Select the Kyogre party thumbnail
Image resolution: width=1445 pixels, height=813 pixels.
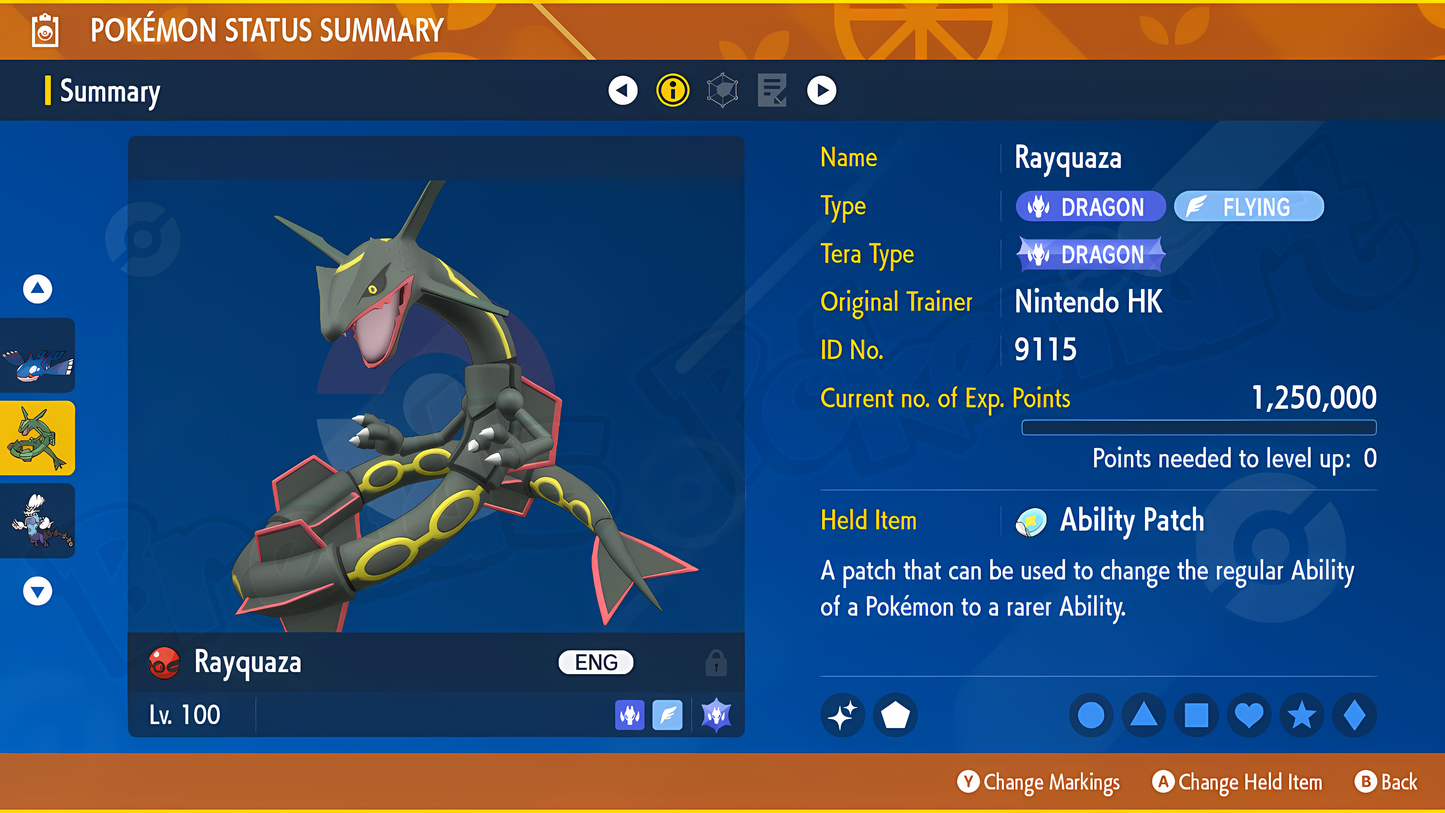tap(38, 356)
